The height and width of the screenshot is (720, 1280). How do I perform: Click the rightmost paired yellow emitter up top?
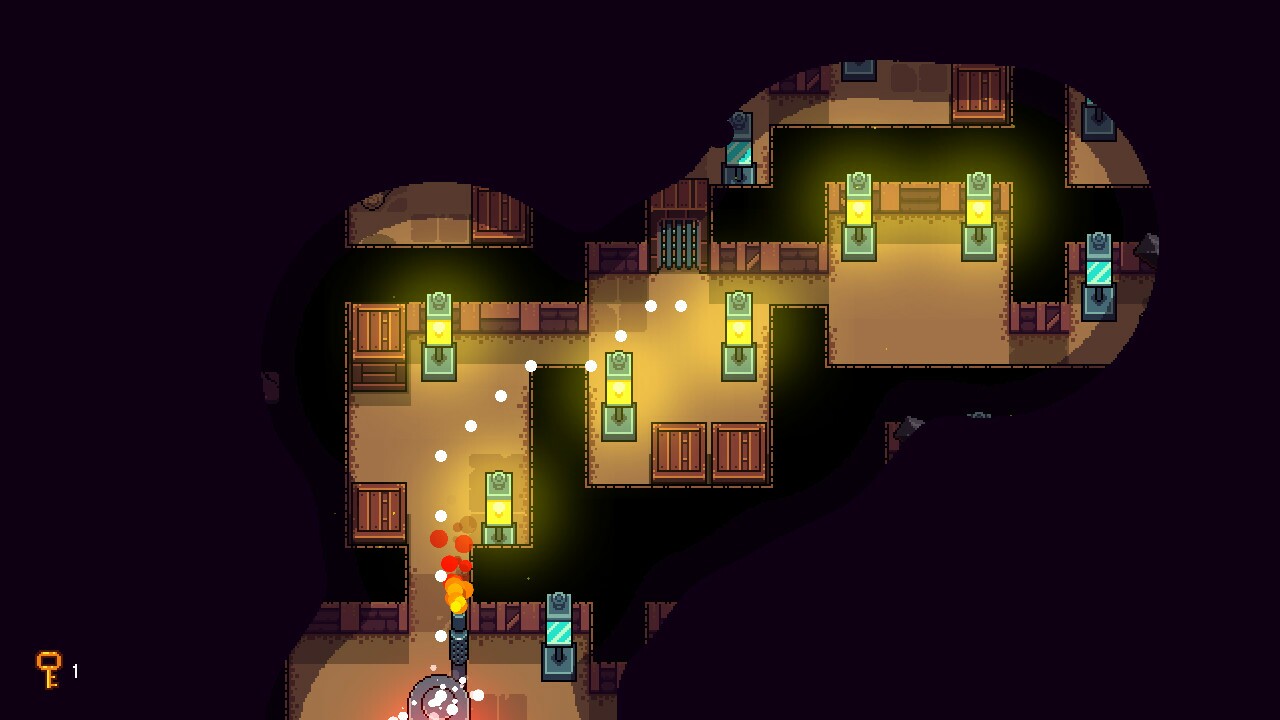pos(977,210)
